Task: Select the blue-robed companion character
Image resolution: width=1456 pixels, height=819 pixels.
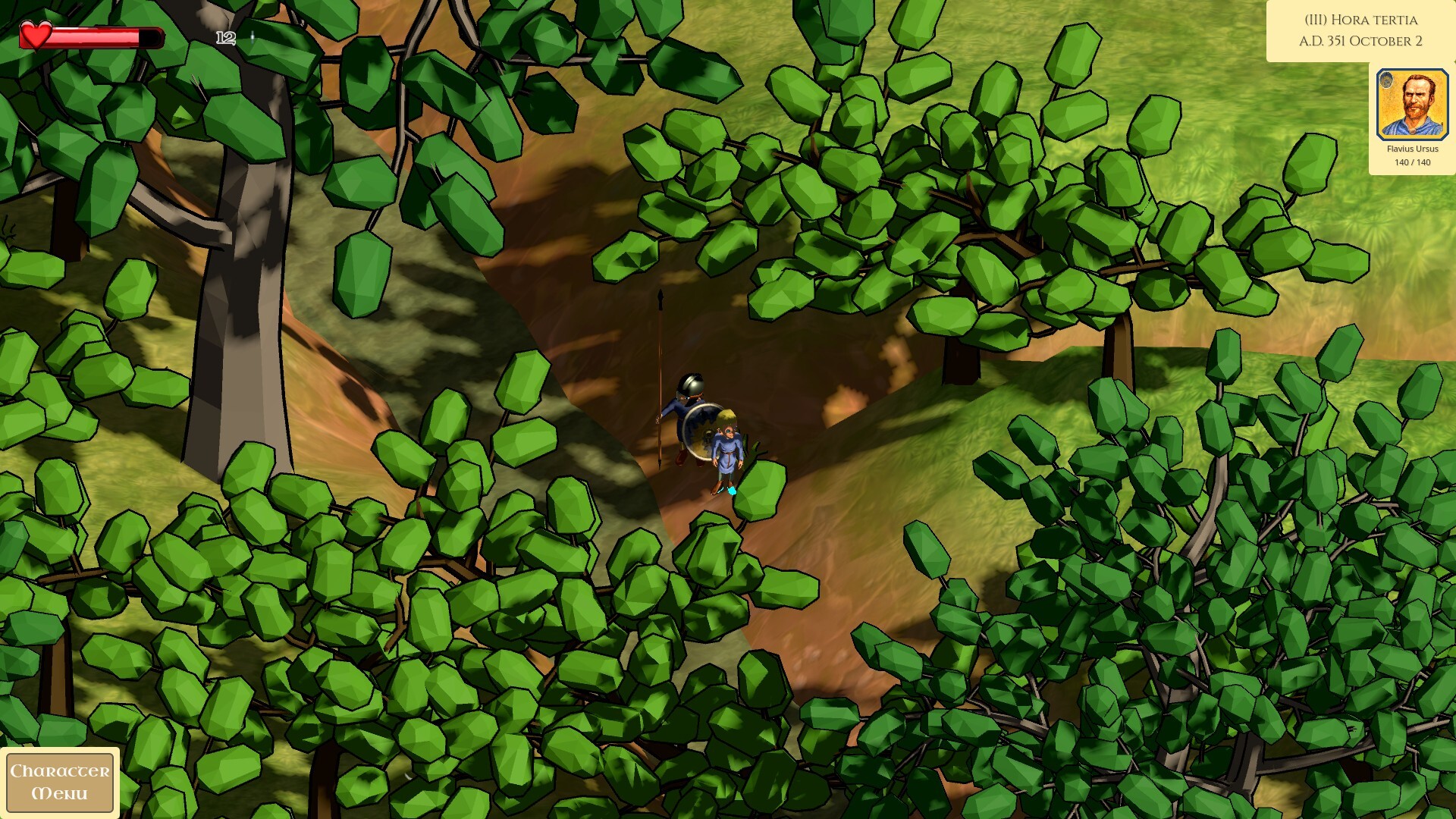Action: [x=726, y=447]
